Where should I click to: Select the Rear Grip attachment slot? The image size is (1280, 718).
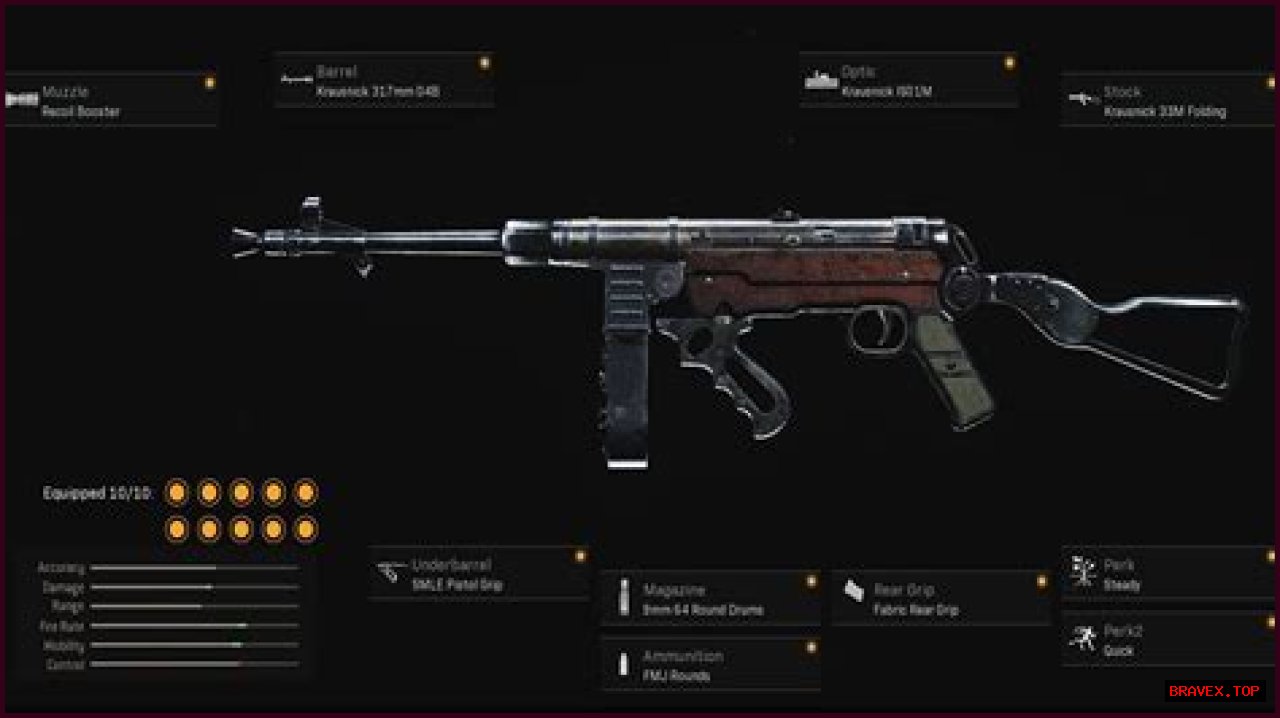click(x=941, y=599)
